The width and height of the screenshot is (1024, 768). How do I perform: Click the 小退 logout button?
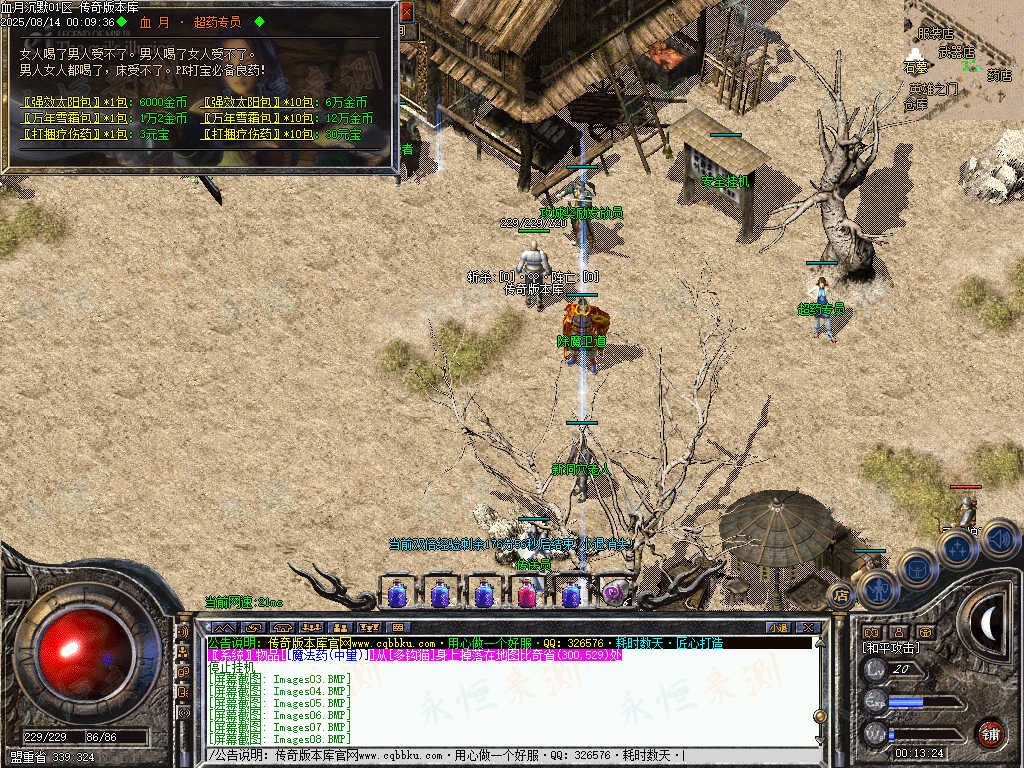click(x=778, y=628)
